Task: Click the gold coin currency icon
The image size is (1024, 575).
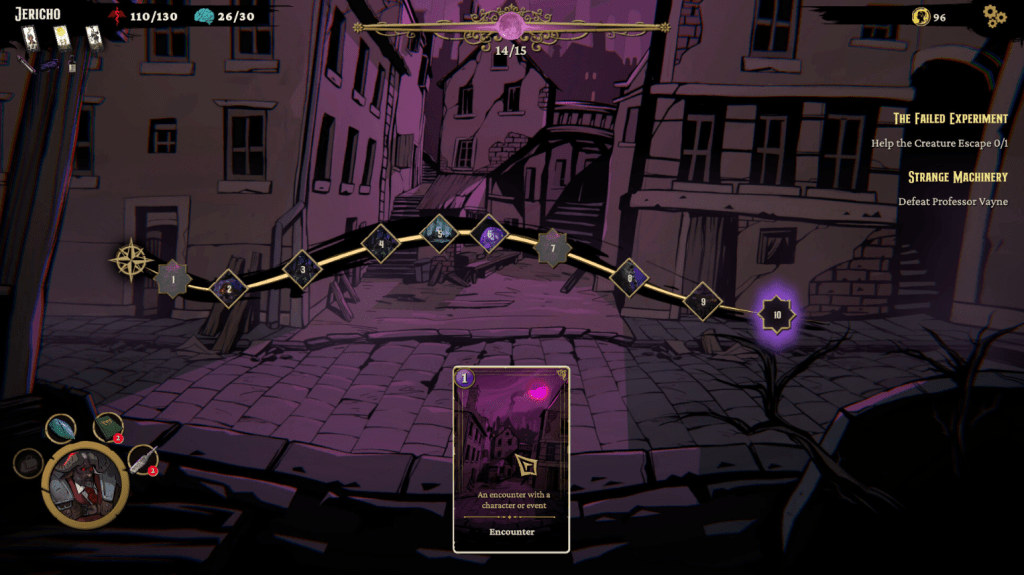Action: (921, 17)
